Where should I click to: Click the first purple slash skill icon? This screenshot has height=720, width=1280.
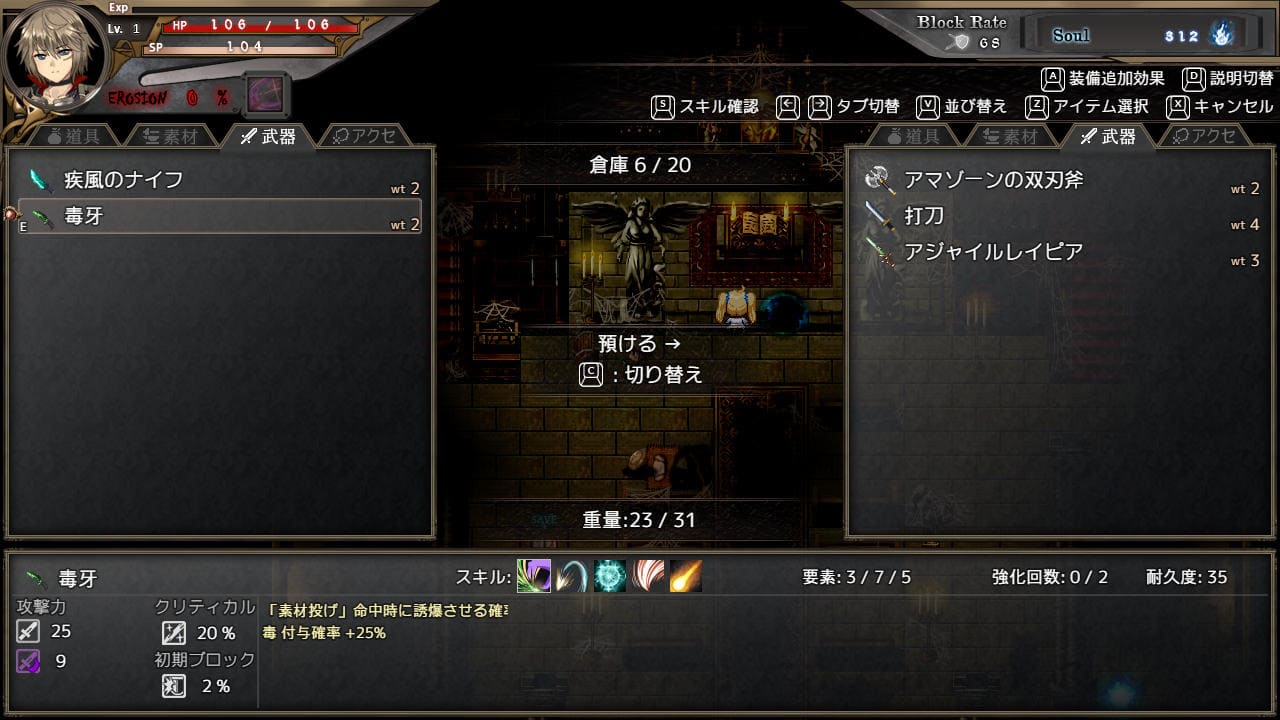click(x=534, y=576)
